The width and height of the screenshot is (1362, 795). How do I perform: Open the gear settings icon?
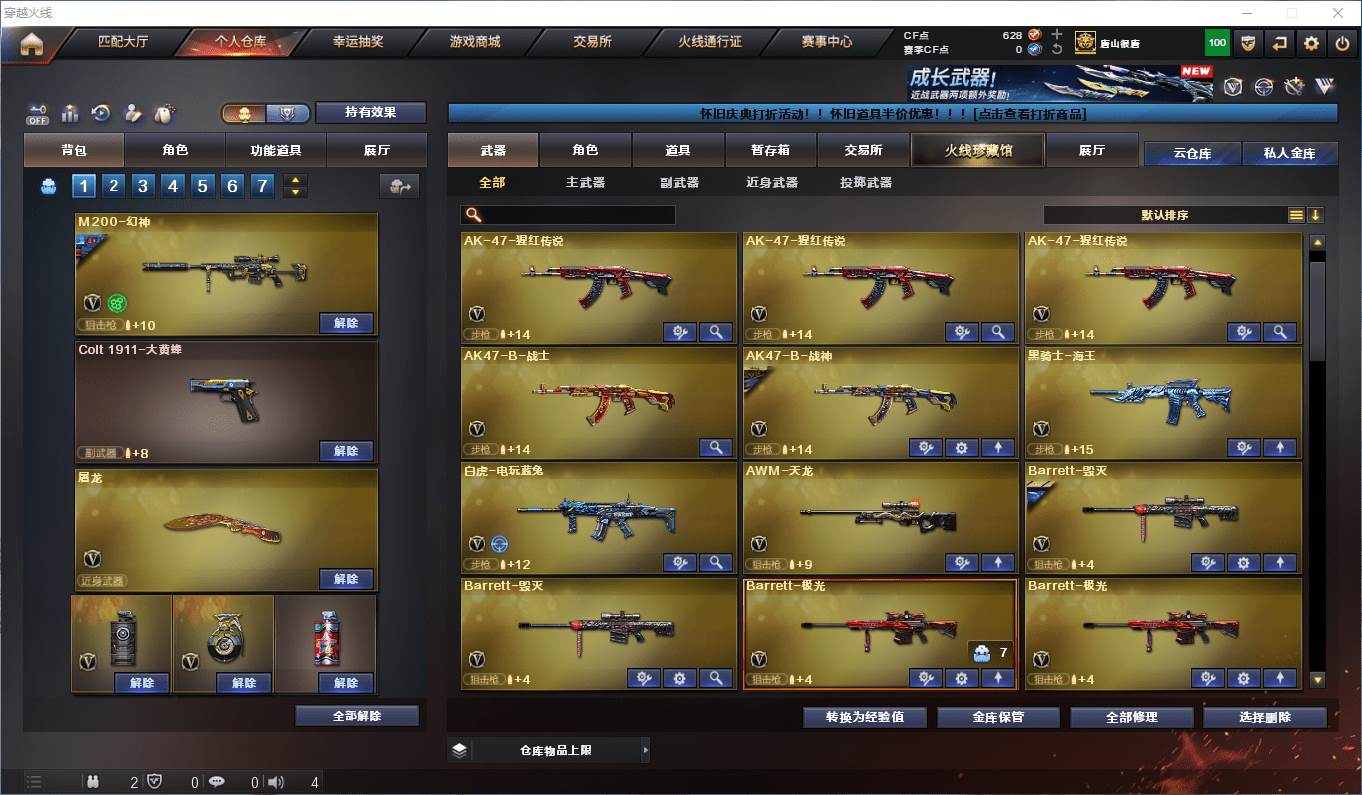coord(1311,43)
